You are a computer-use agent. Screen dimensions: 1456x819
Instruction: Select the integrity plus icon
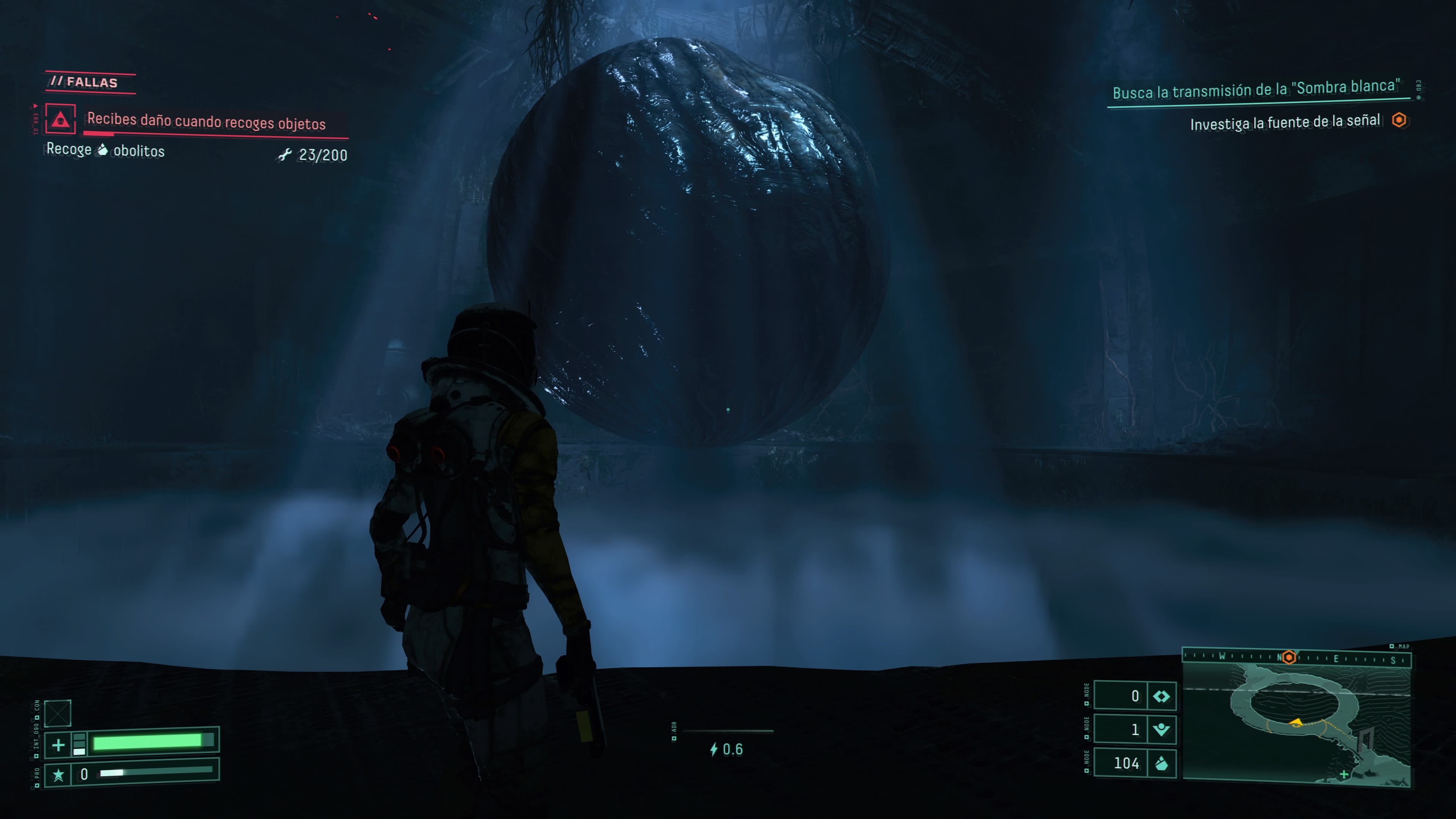58,745
